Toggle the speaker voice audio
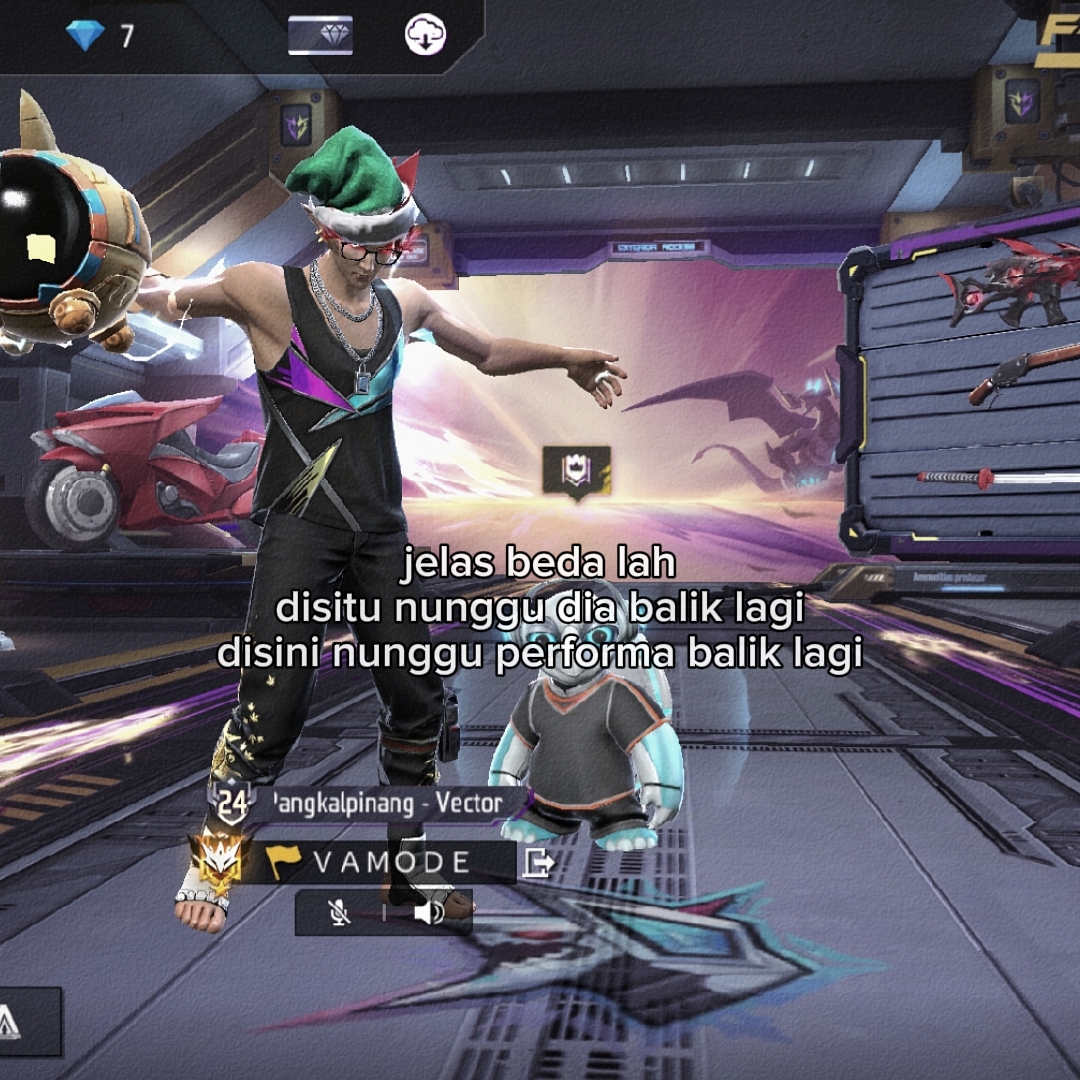This screenshot has width=1080, height=1080. click(x=428, y=912)
